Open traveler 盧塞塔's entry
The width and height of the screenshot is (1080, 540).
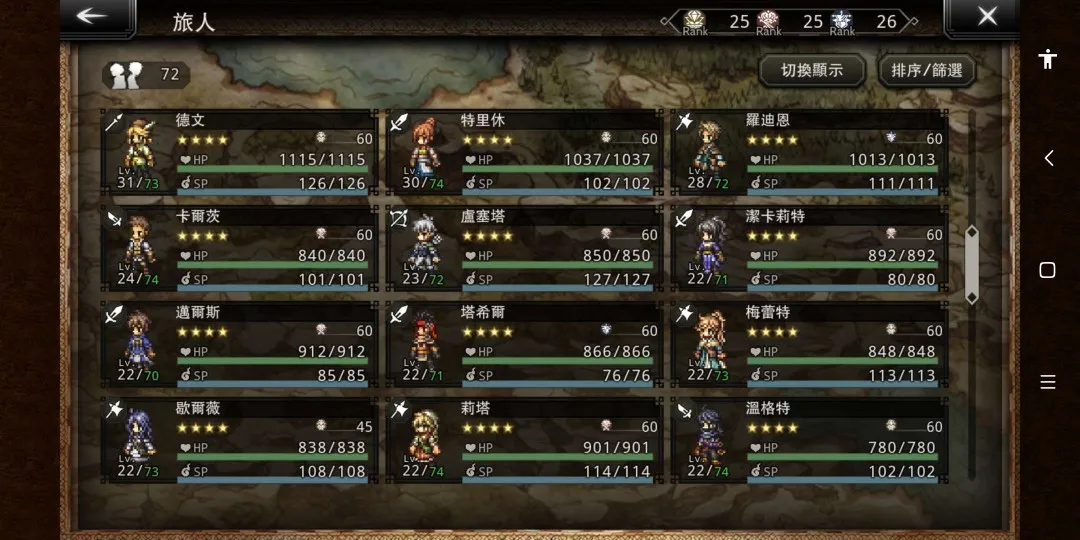pyautogui.click(x=525, y=248)
